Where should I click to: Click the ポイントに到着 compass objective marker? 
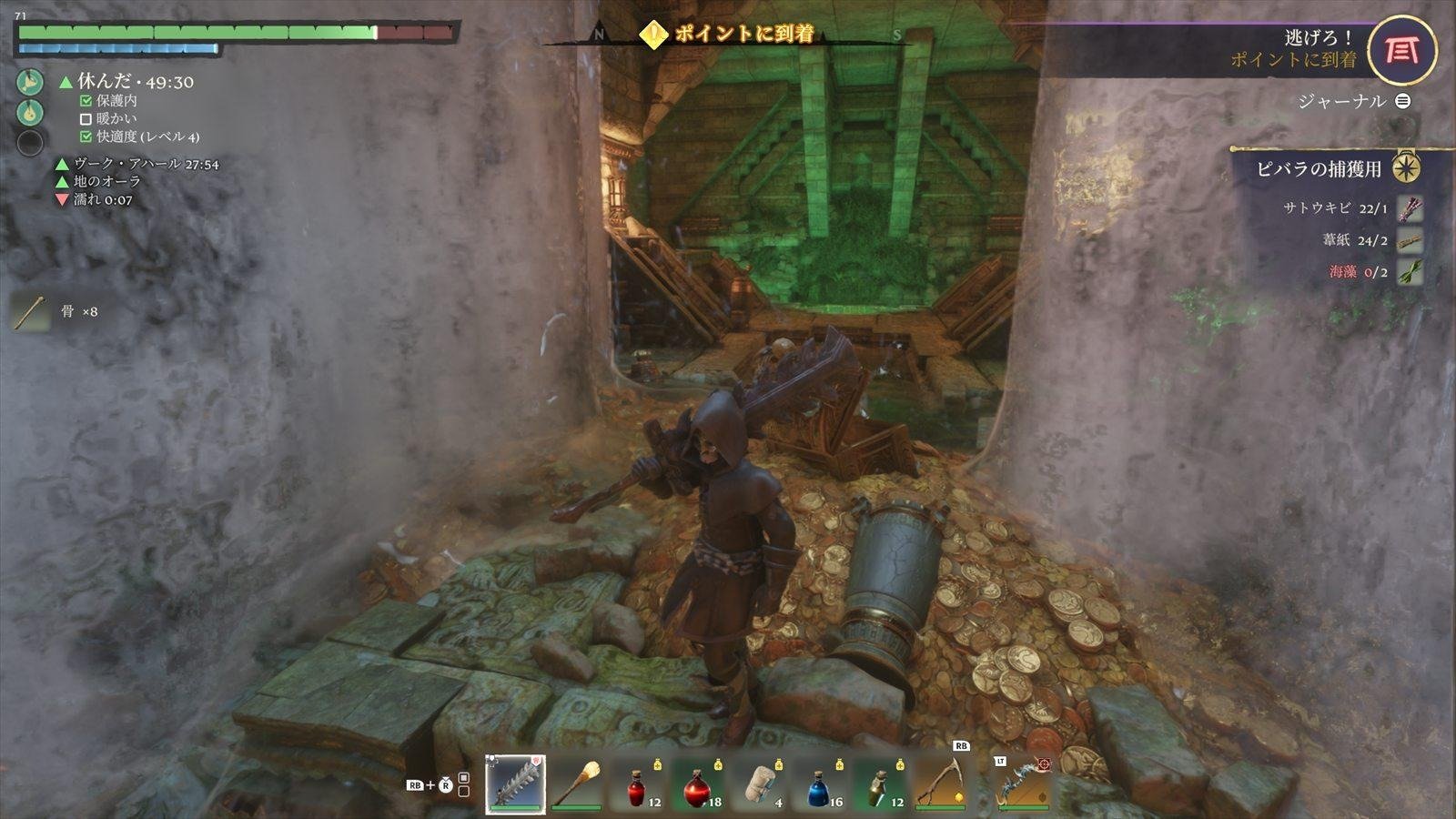click(x=652, y=35)
